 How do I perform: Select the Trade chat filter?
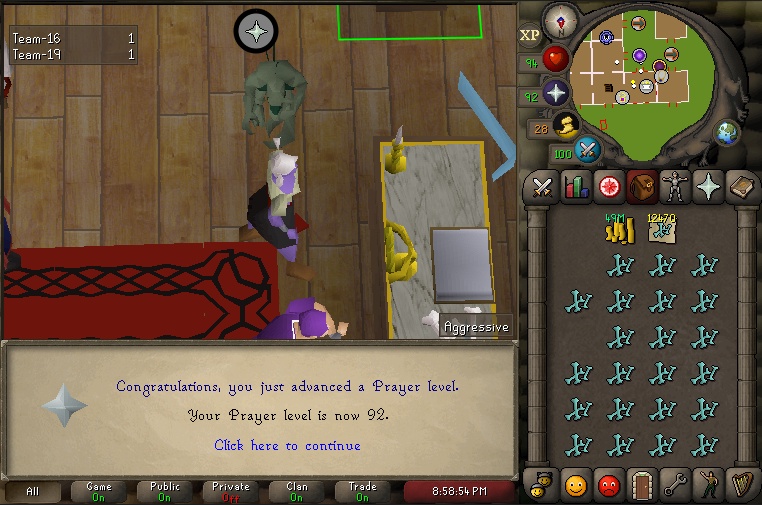(x=362, y=491)
